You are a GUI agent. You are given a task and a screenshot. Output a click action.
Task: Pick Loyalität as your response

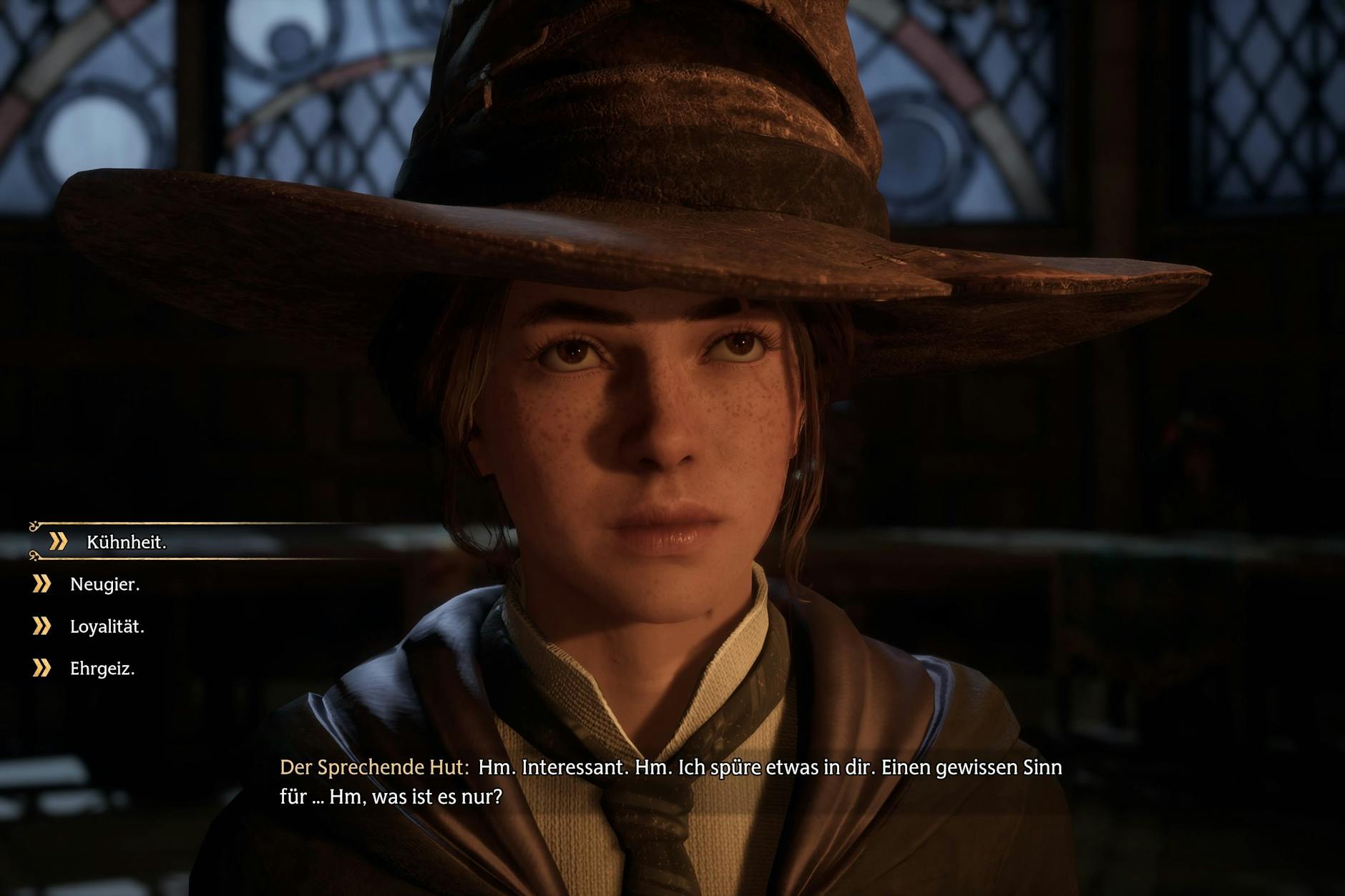click(107, 626)
